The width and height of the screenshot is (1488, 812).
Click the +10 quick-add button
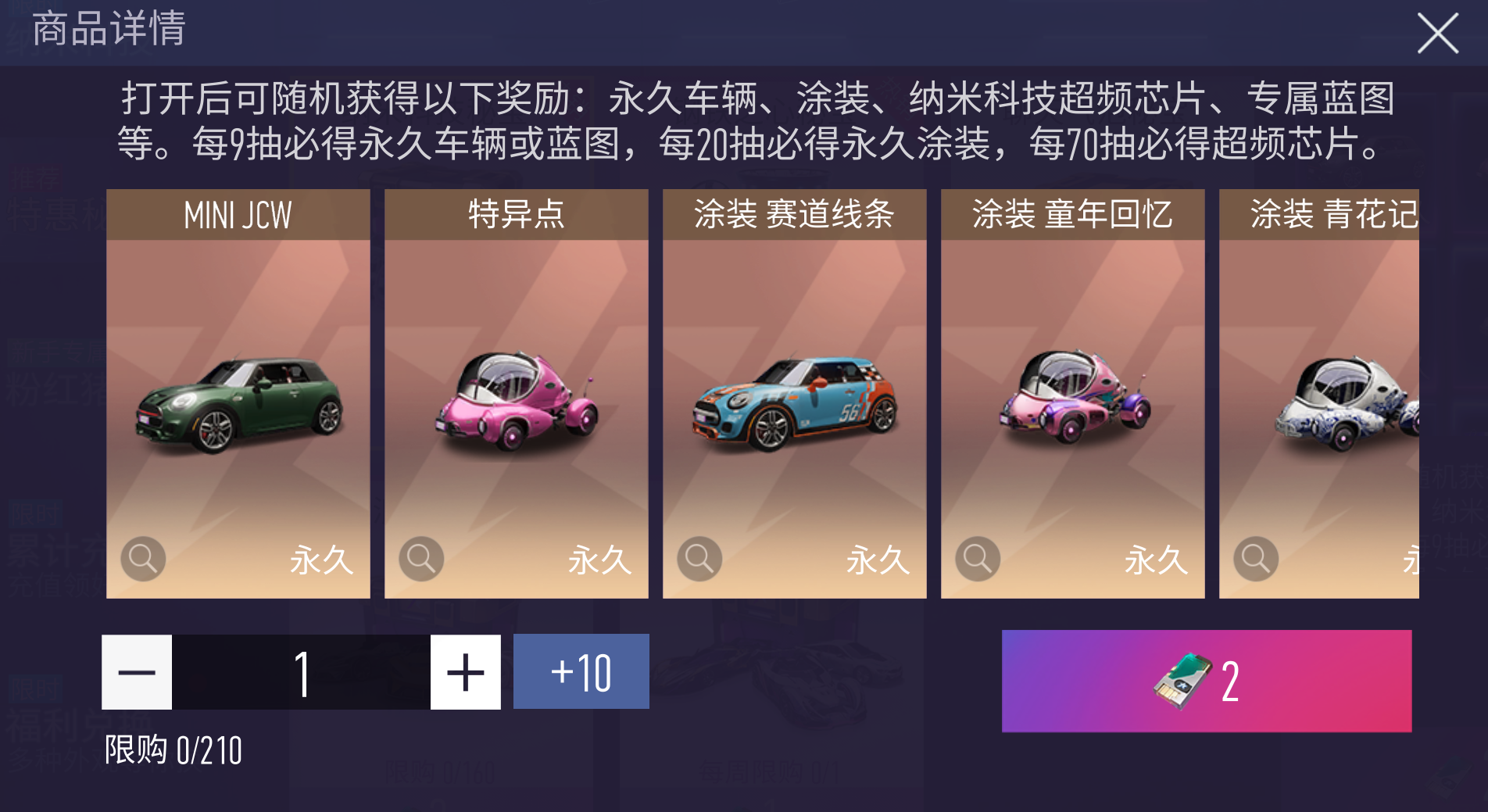581,671
